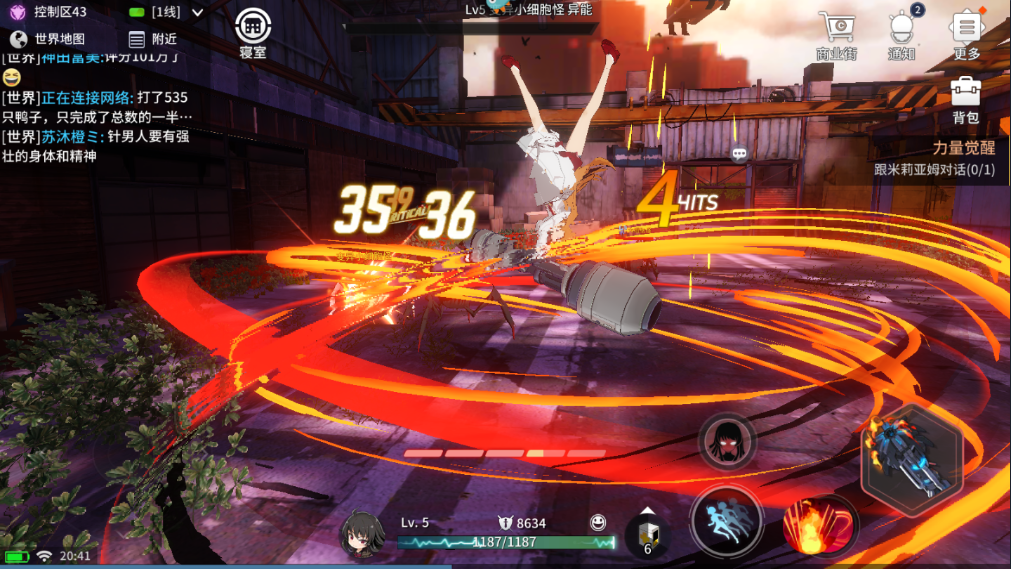This screenshot has width=1011, height=569.
Task: Expand the [1线] channel line dropdown
Action: (167, 13)
